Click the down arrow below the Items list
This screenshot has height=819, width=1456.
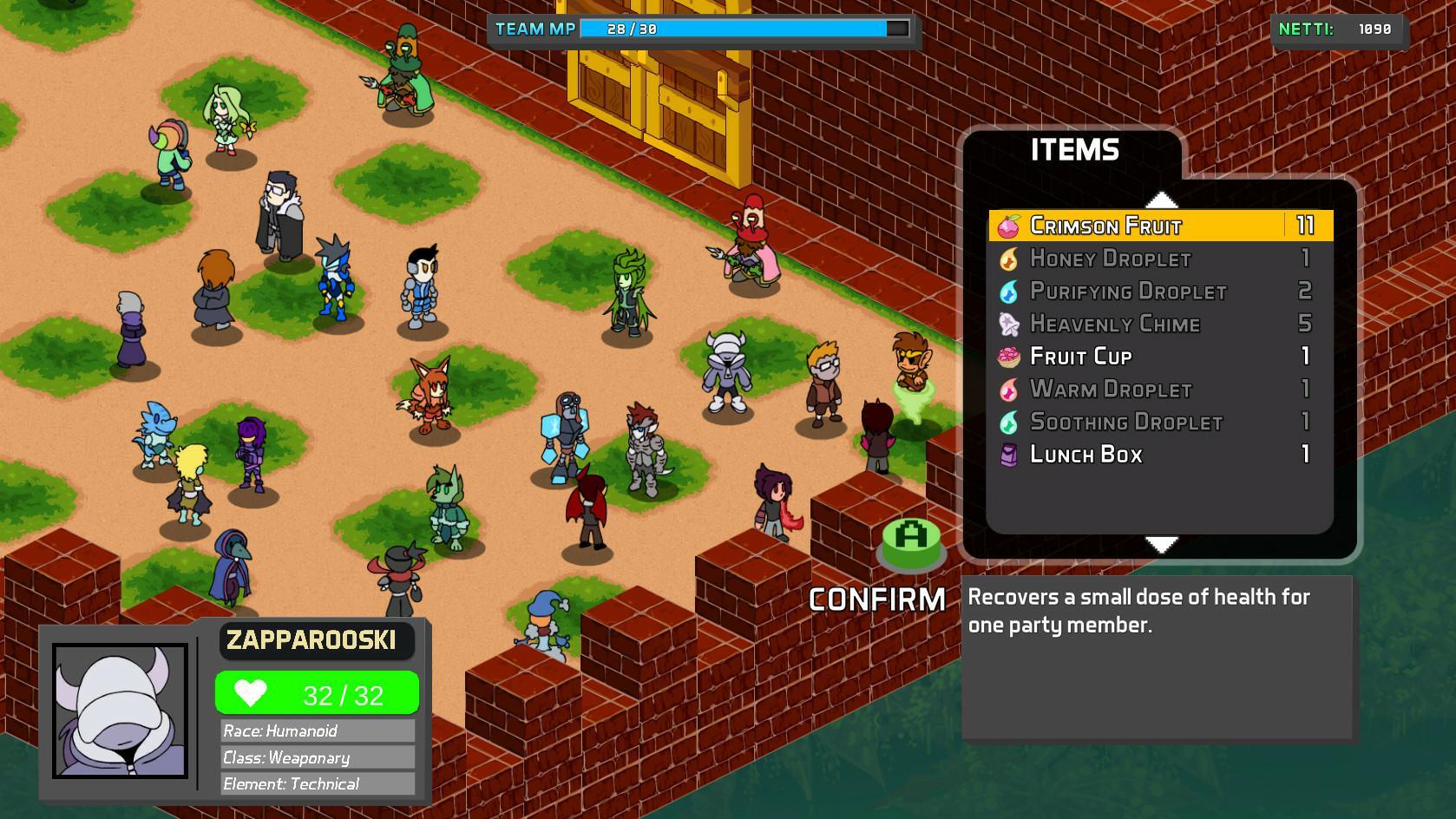coord(1160,547)
